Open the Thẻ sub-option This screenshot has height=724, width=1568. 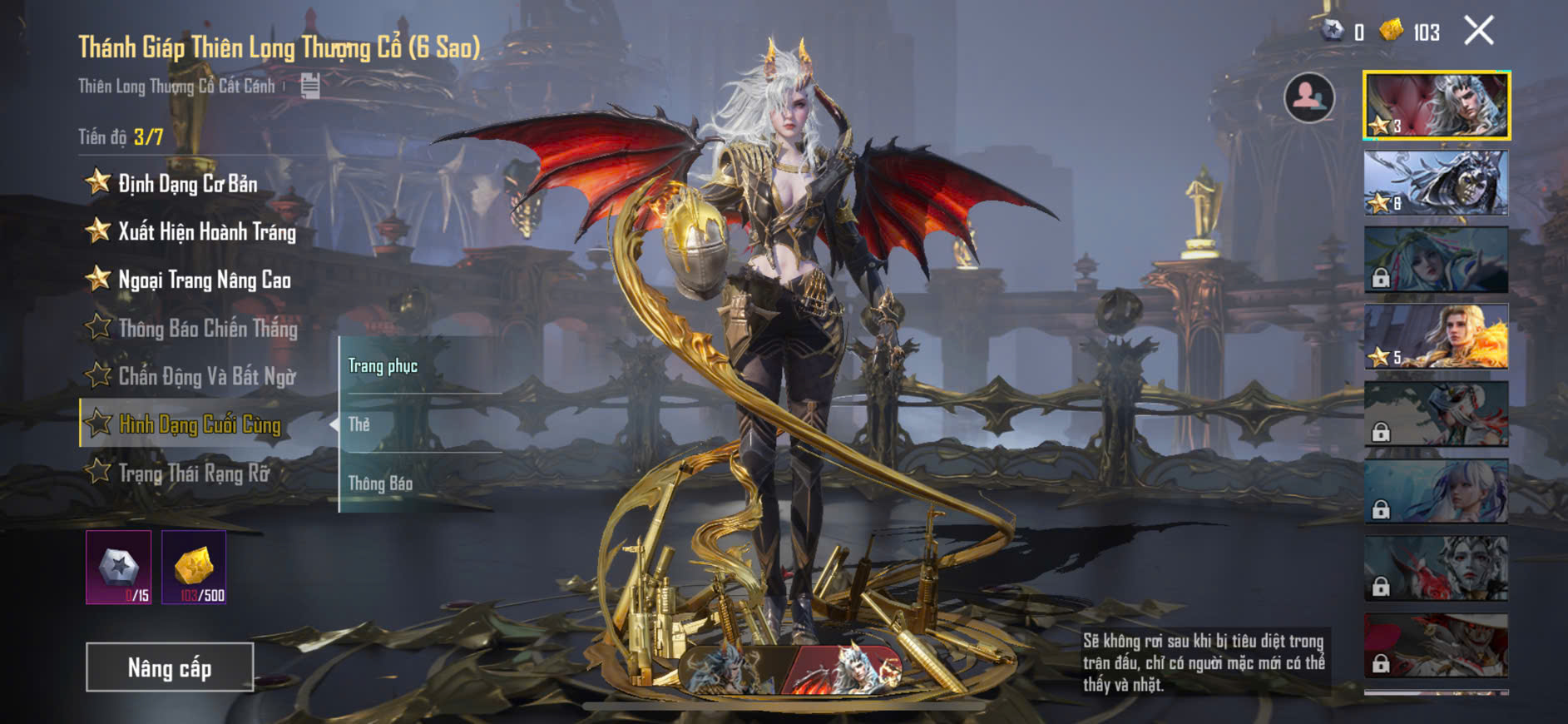359,424
